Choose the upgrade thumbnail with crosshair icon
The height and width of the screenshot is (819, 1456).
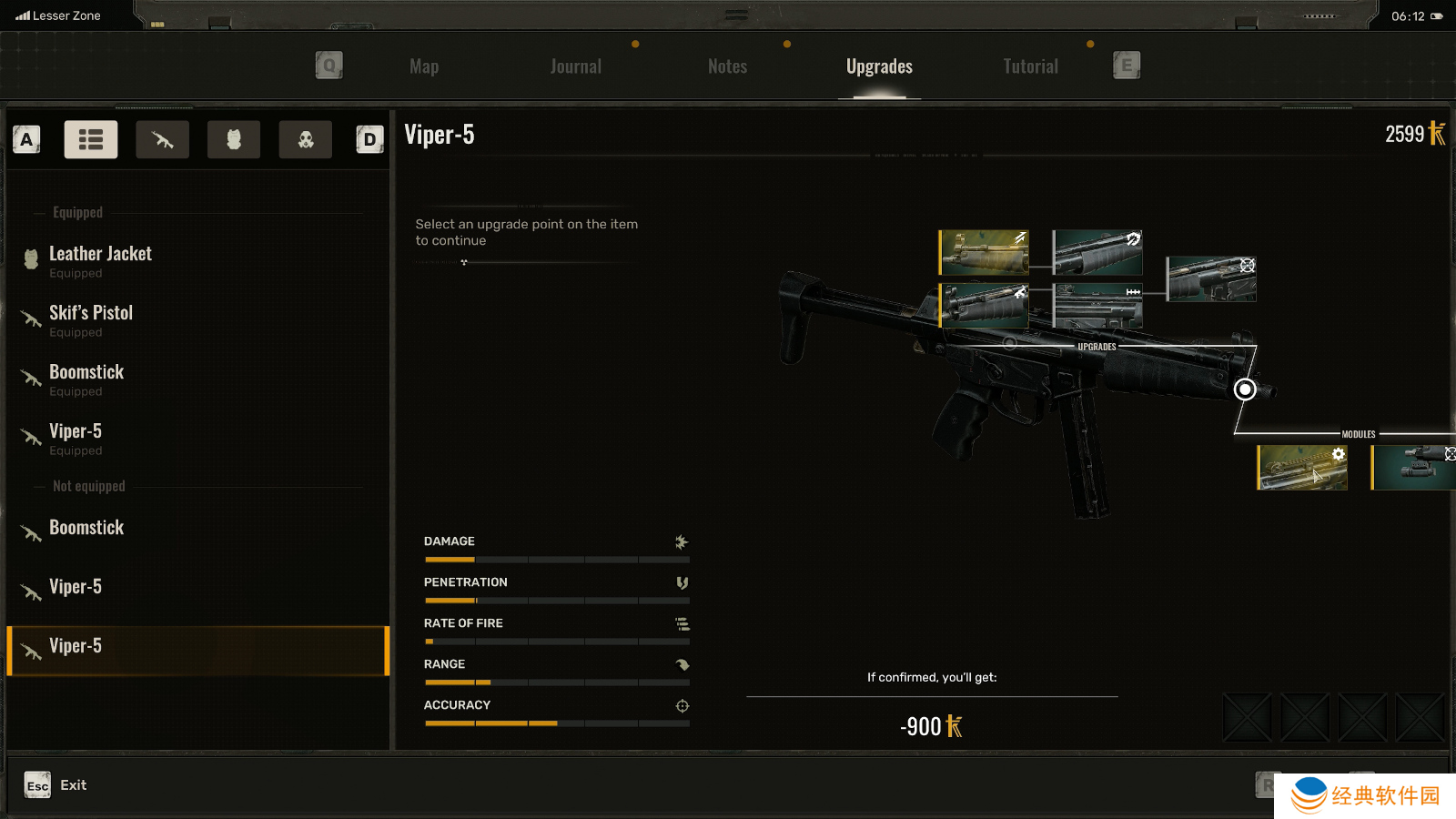(x=1211, y=278)
